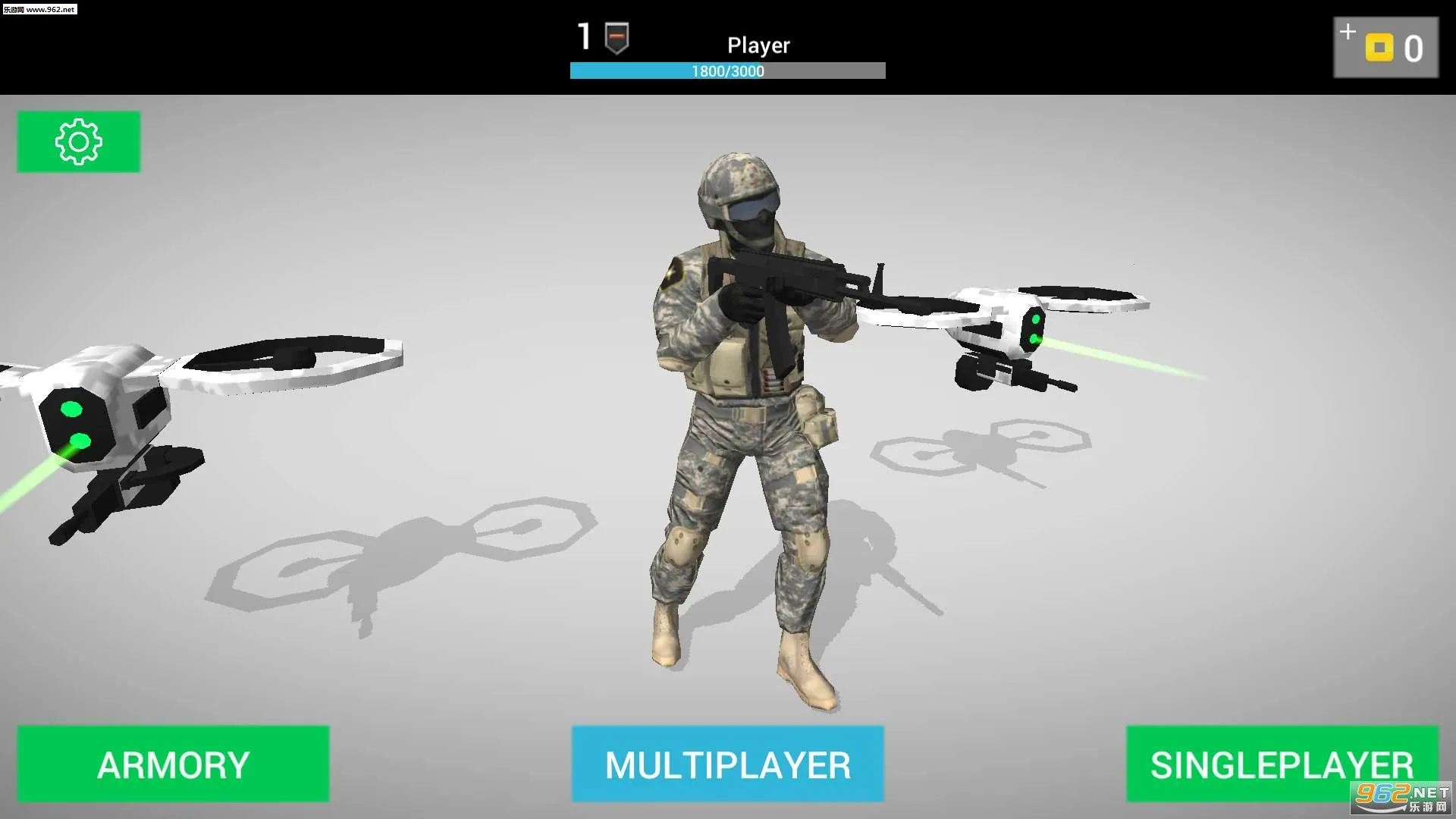Click the currency counter showing 0
The width and height of the screenshot is (1456, 819).
point(1415,49)
